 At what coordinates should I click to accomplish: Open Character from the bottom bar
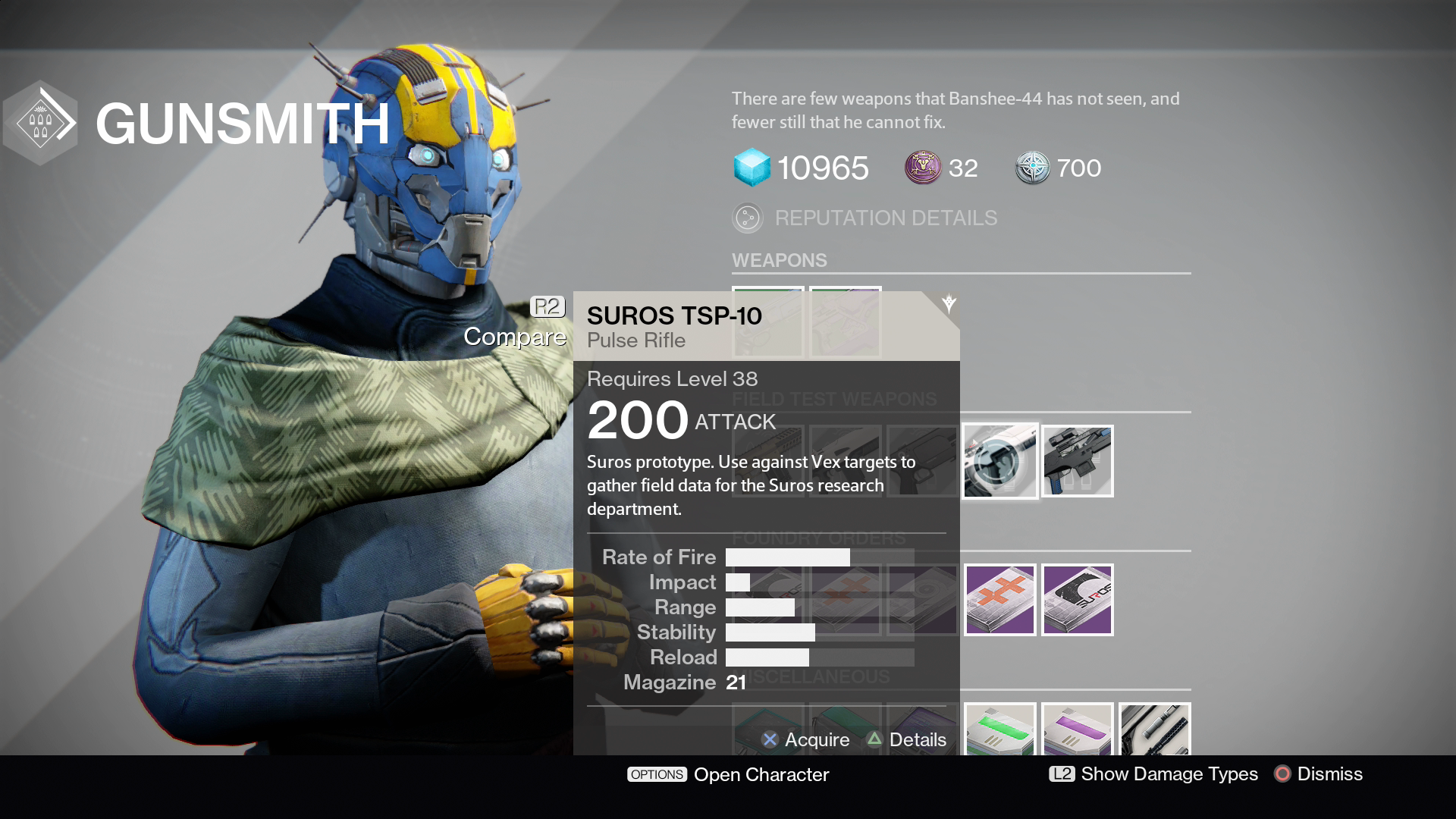tap(728, 774)
